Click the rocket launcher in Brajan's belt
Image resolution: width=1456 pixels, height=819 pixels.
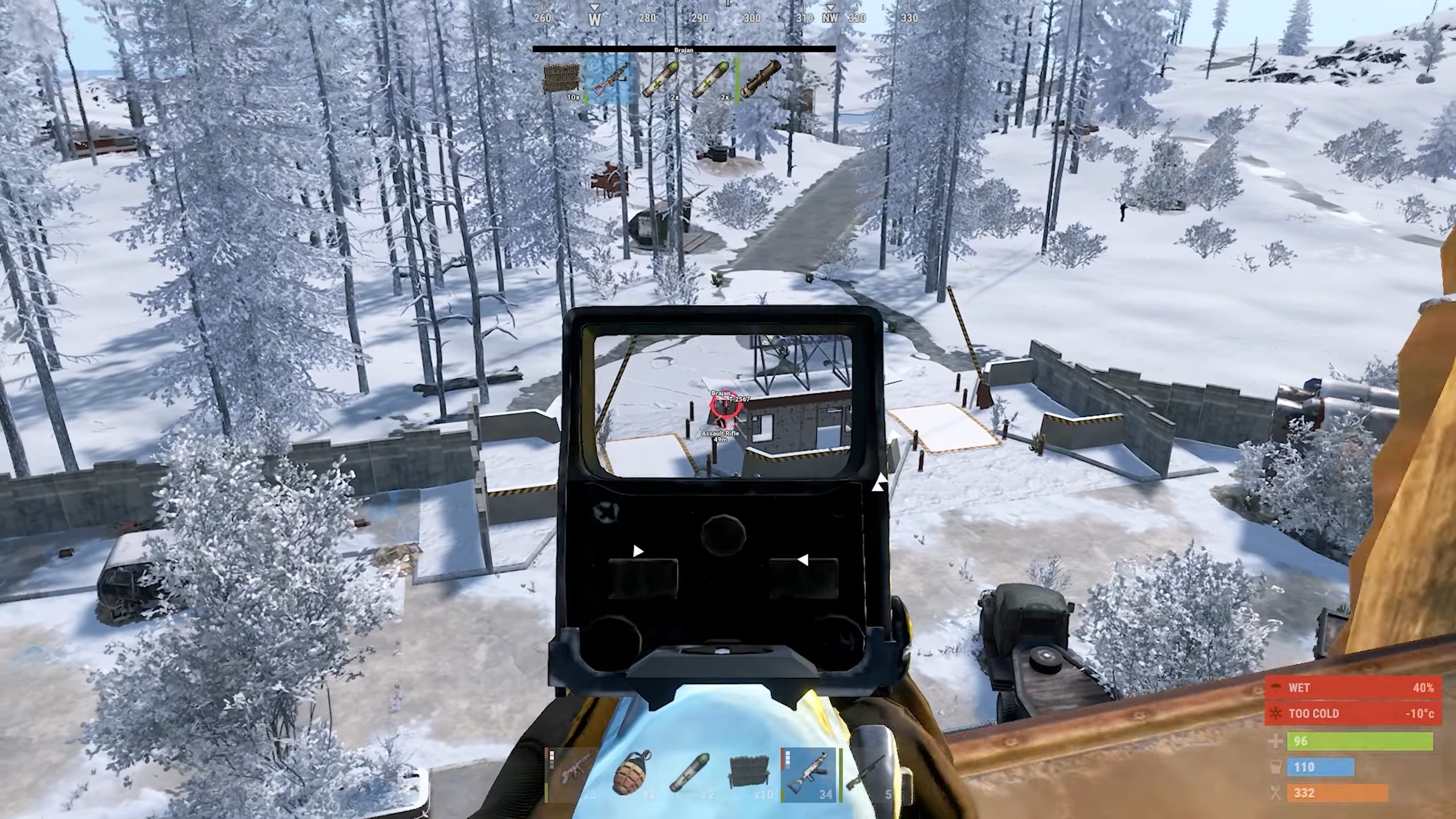point(761,80)
